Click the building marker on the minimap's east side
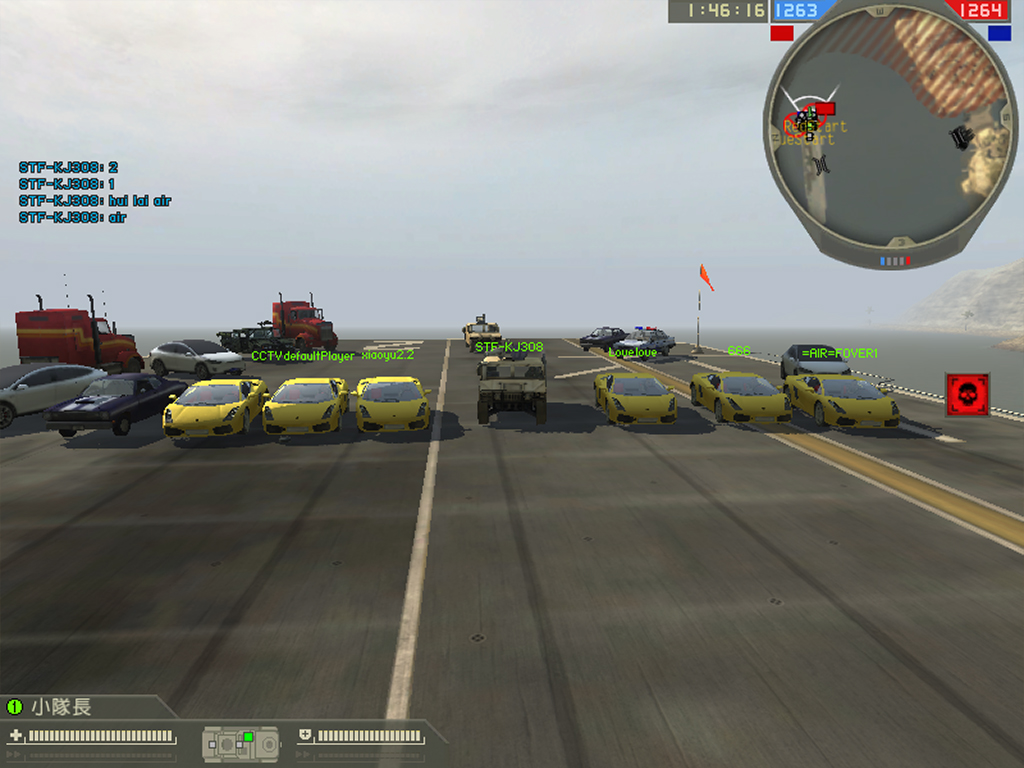 [x=962, y=137]
